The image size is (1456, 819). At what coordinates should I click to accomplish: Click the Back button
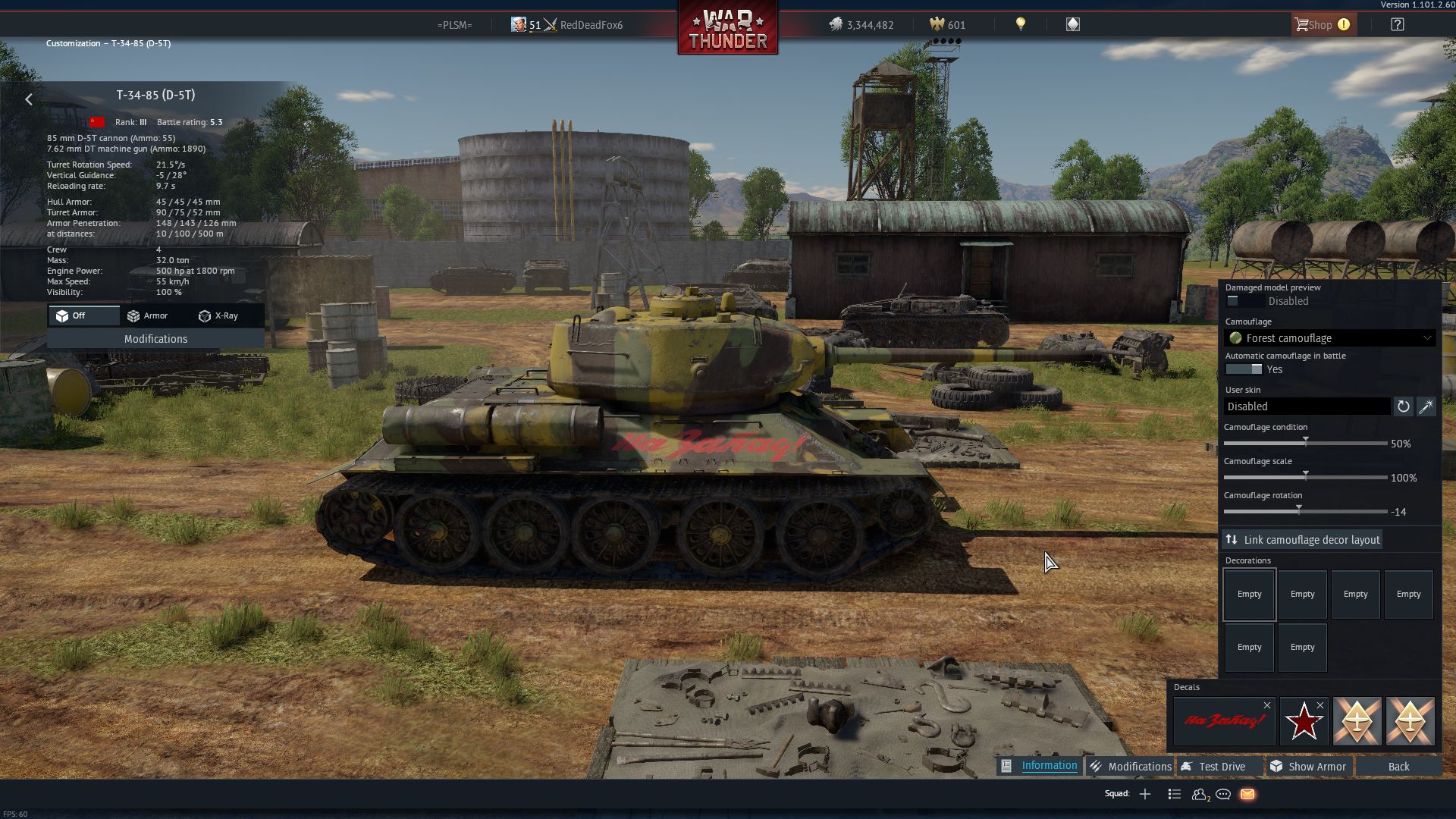pyautogui.click(x=1398, y=767)
